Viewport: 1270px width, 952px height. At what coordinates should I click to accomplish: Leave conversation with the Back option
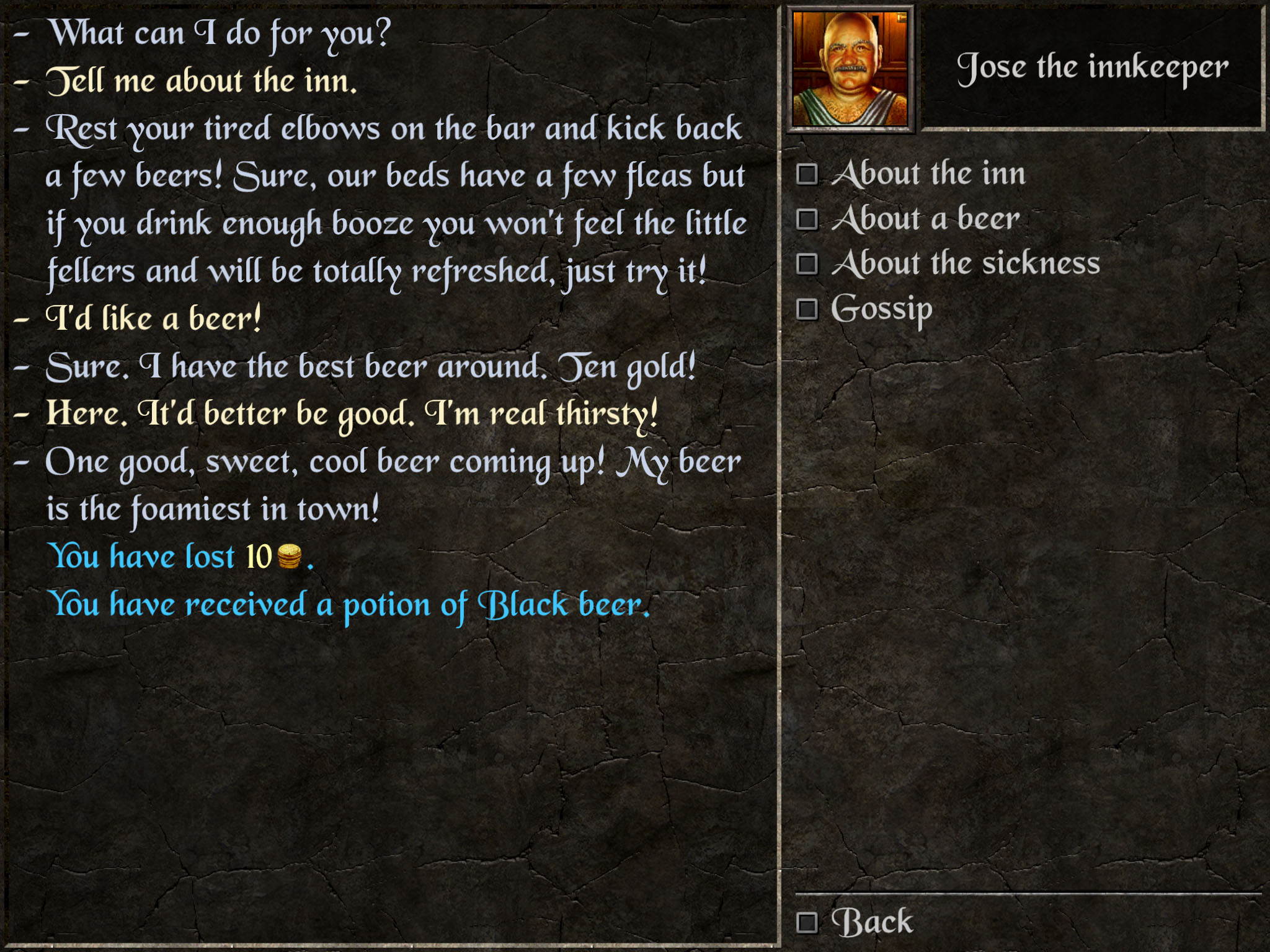pyautogui.click(x=871, y=922)
